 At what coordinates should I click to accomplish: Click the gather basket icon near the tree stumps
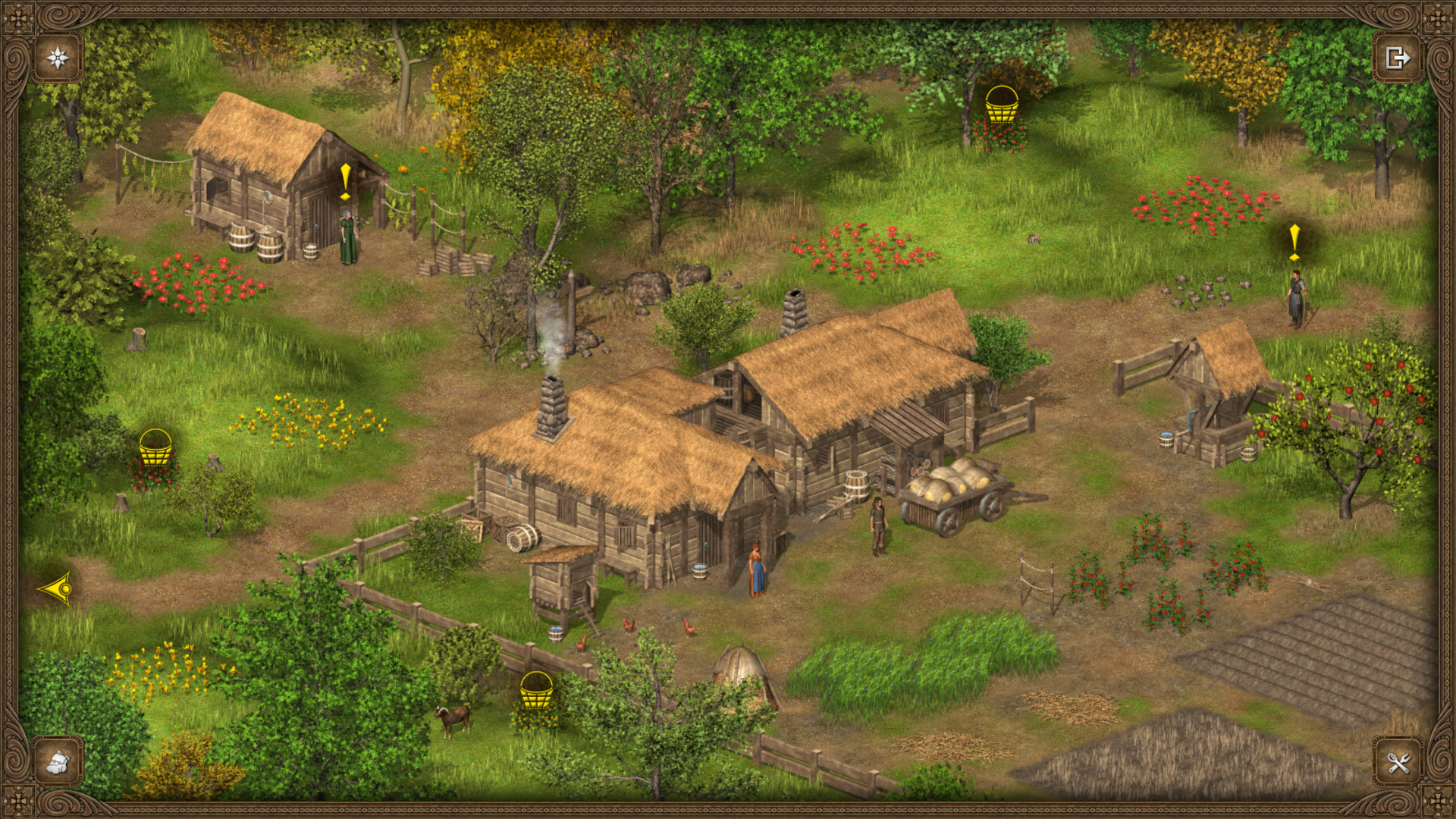coord(155,447)
